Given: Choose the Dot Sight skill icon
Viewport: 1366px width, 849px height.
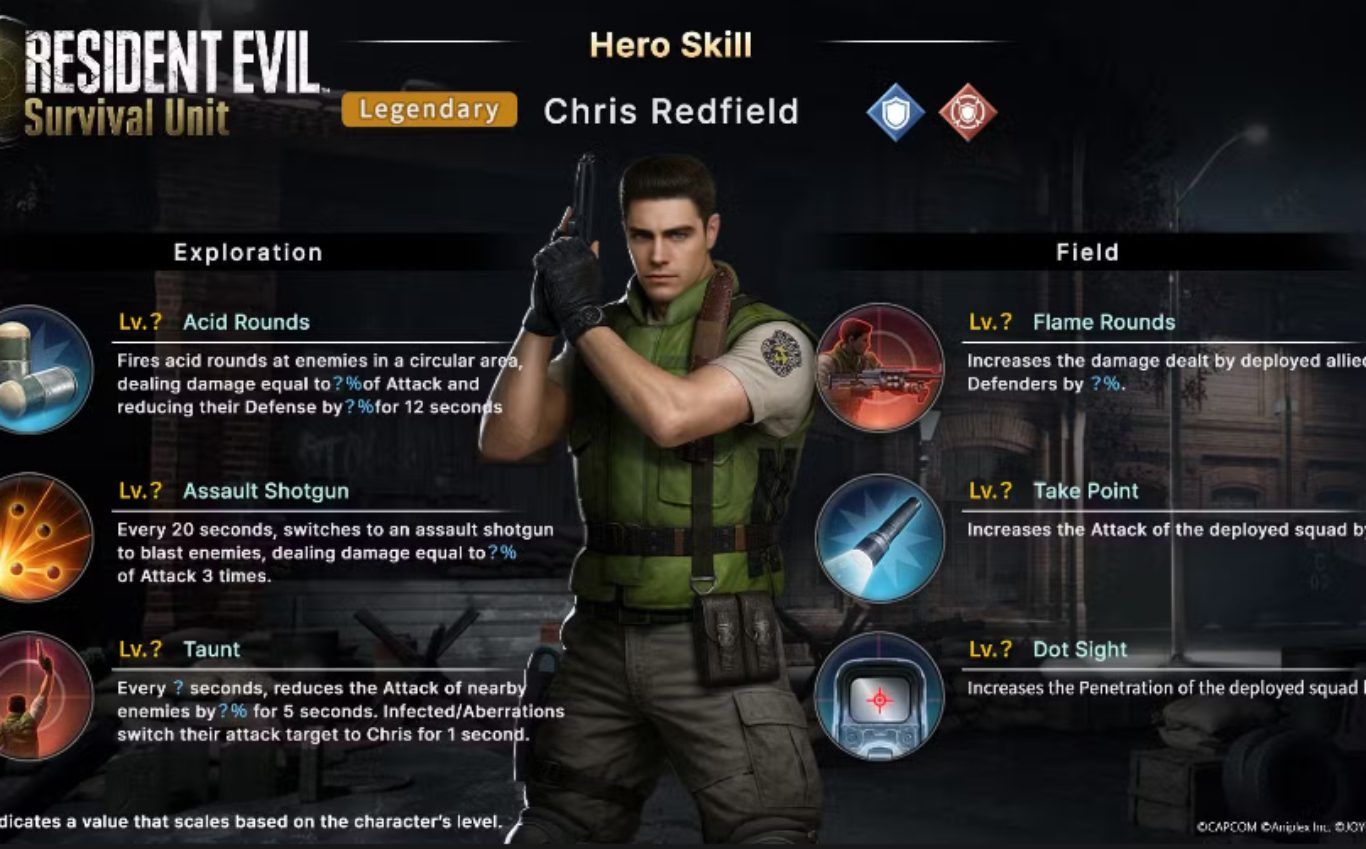Looking at the screenshot, I should pyautogui.click(x=879, y=696).
